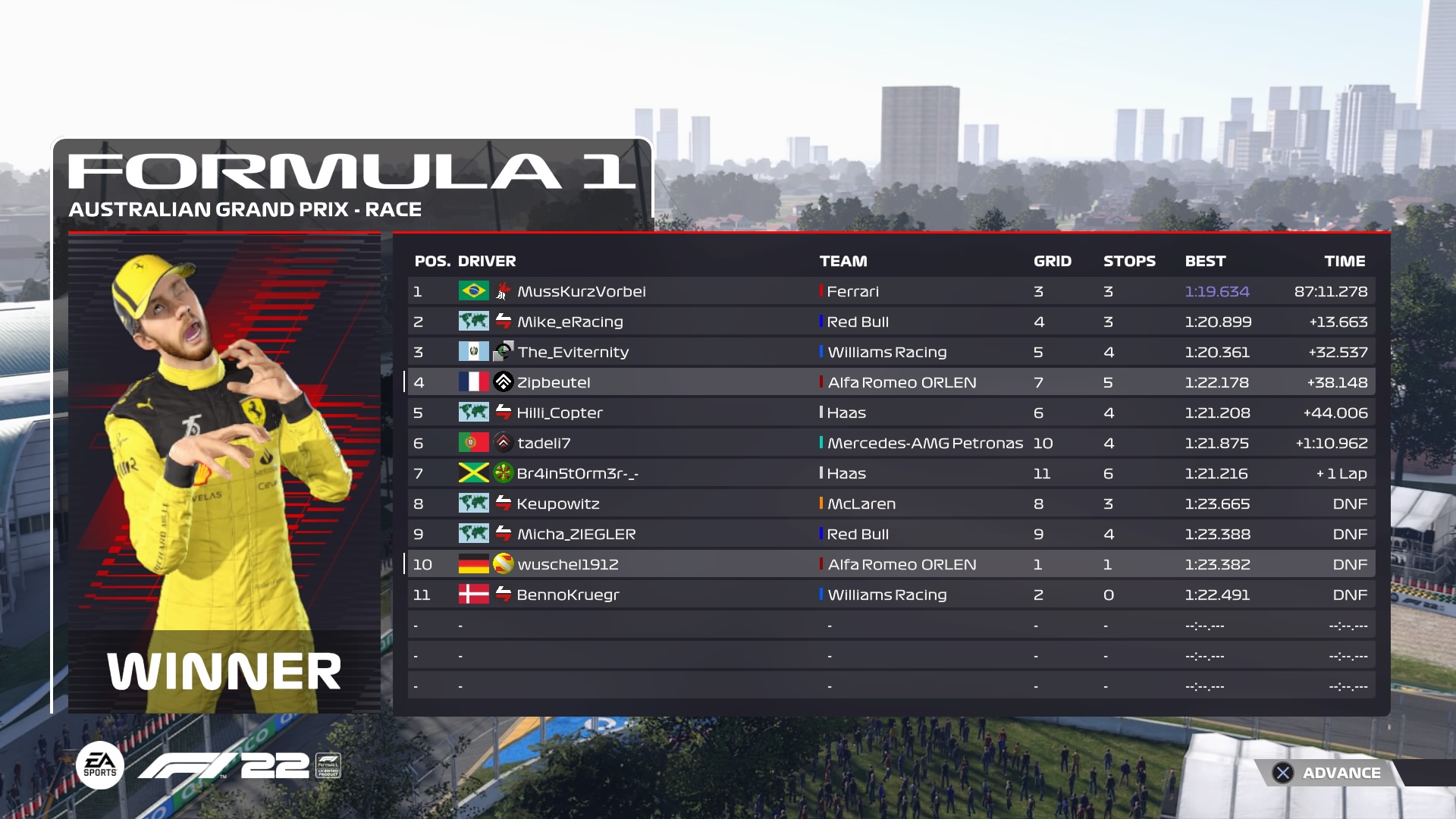Image resolution: width=1456 pixels, height=819 pixels.
Task: Select the Br4in5t0rm3r-_- row
Action: [x=891, y=473]
